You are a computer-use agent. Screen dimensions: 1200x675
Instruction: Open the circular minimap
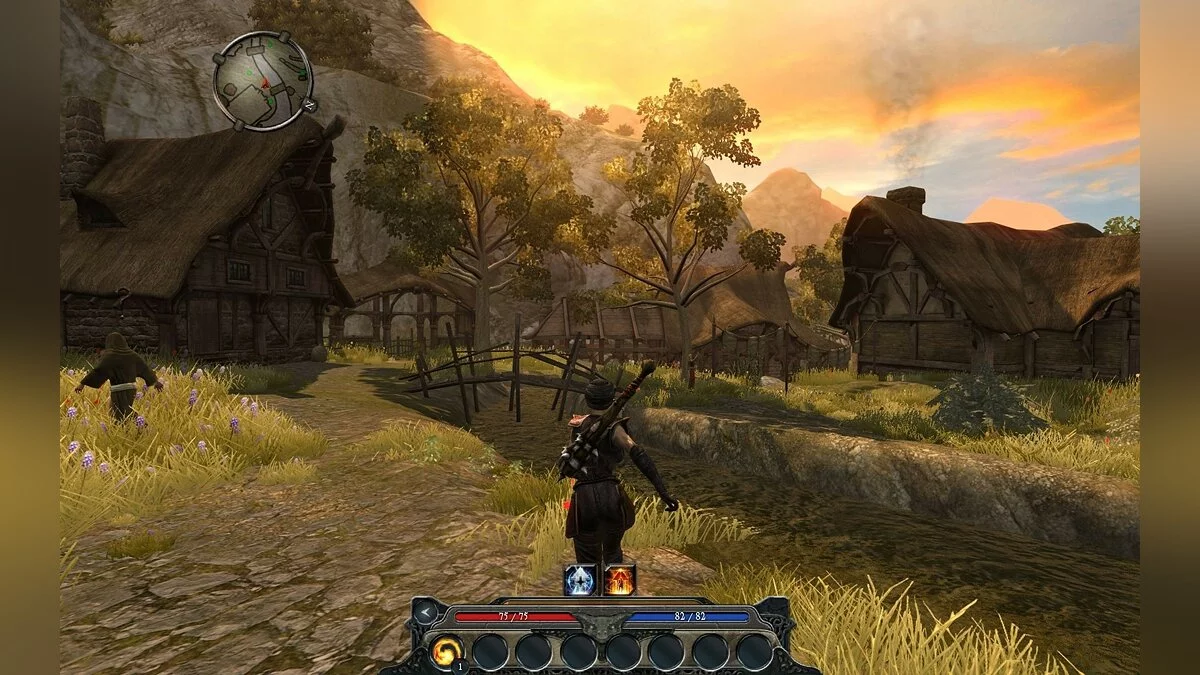[263, 80]
